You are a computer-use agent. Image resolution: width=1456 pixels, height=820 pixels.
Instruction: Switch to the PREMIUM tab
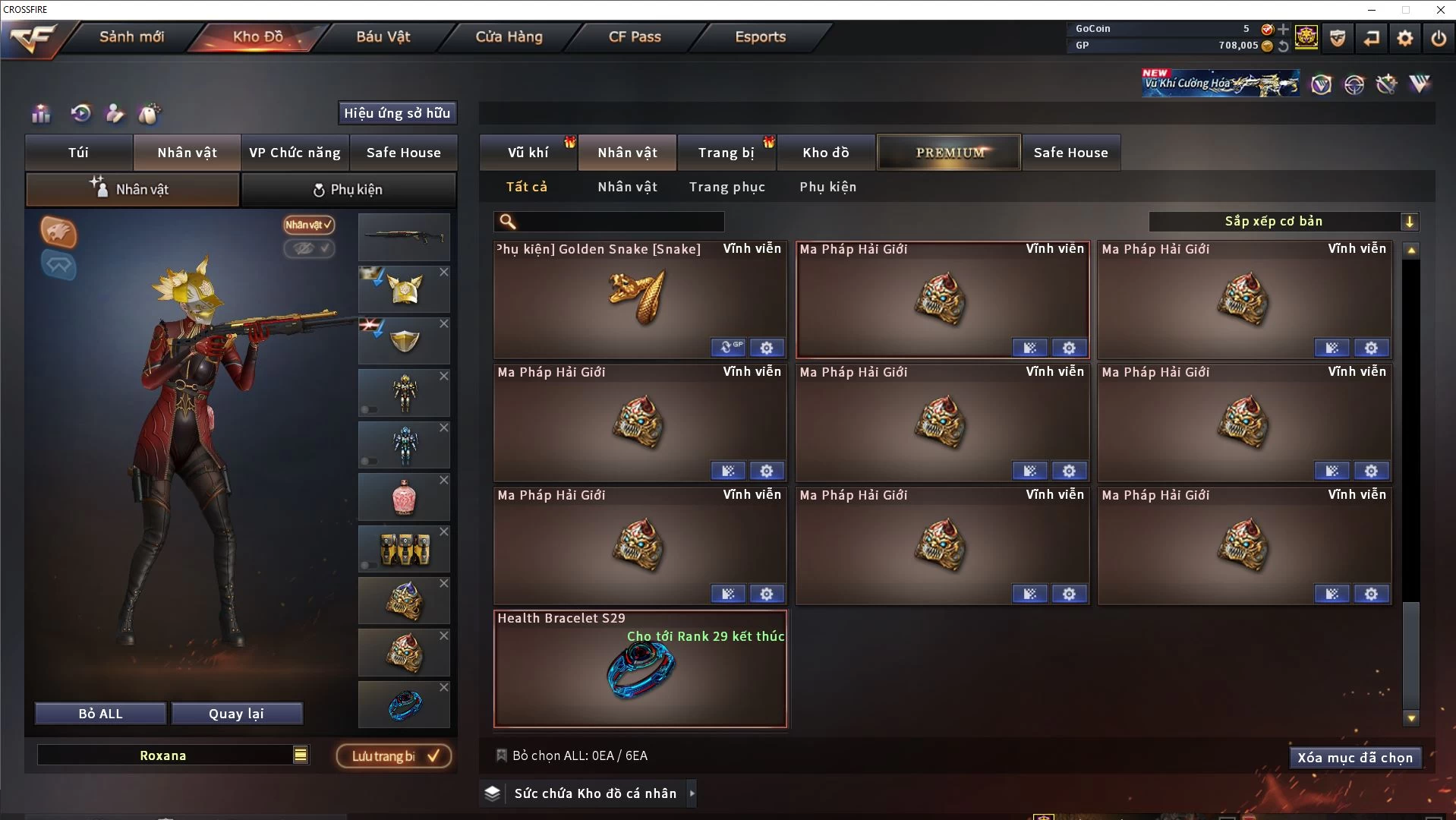[x=949, y=153]
